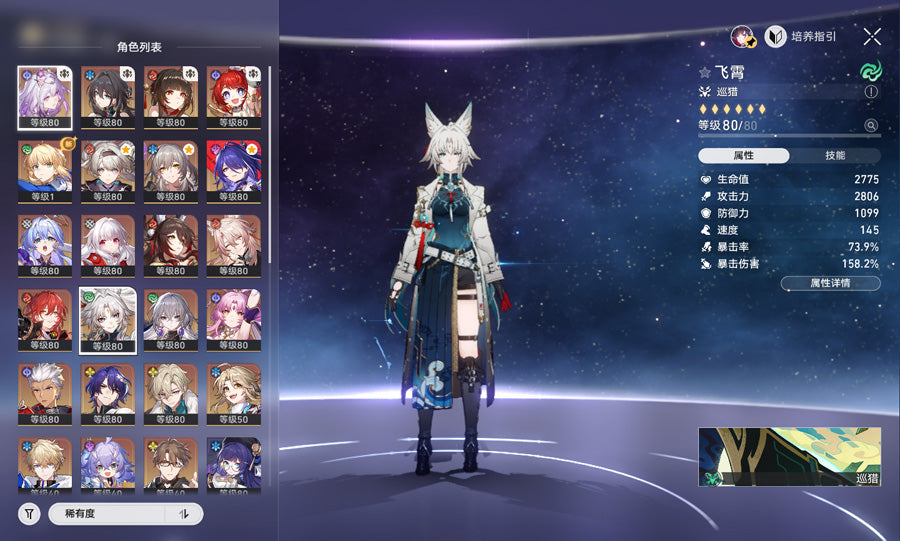Screen dimensions: 900x541
Task: Select the red twin-tail character in the top row
Action: tap(233, 96)
